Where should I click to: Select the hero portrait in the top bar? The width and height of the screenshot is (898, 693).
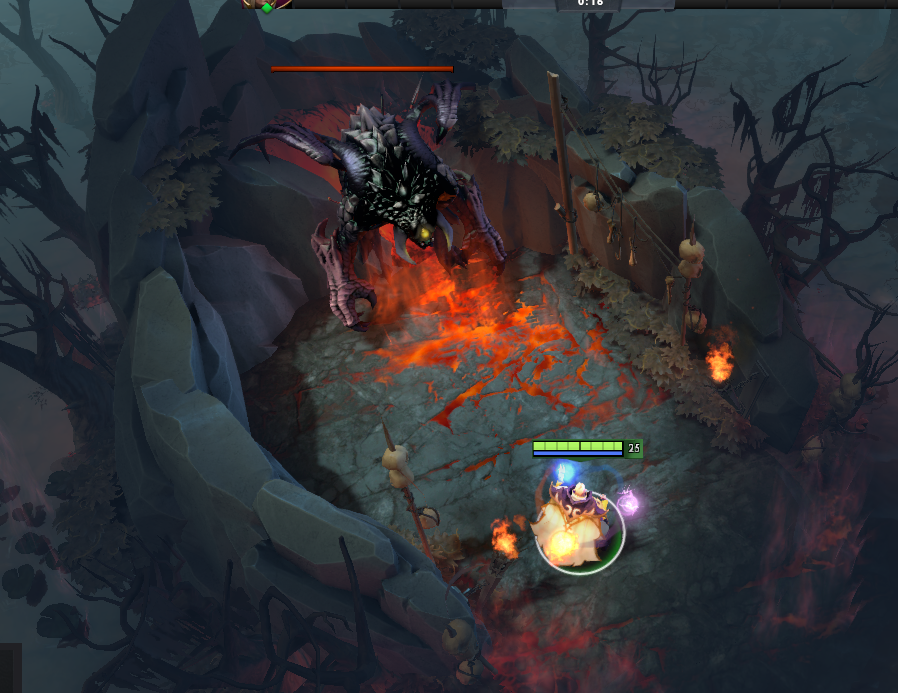[x=267, y=4]
